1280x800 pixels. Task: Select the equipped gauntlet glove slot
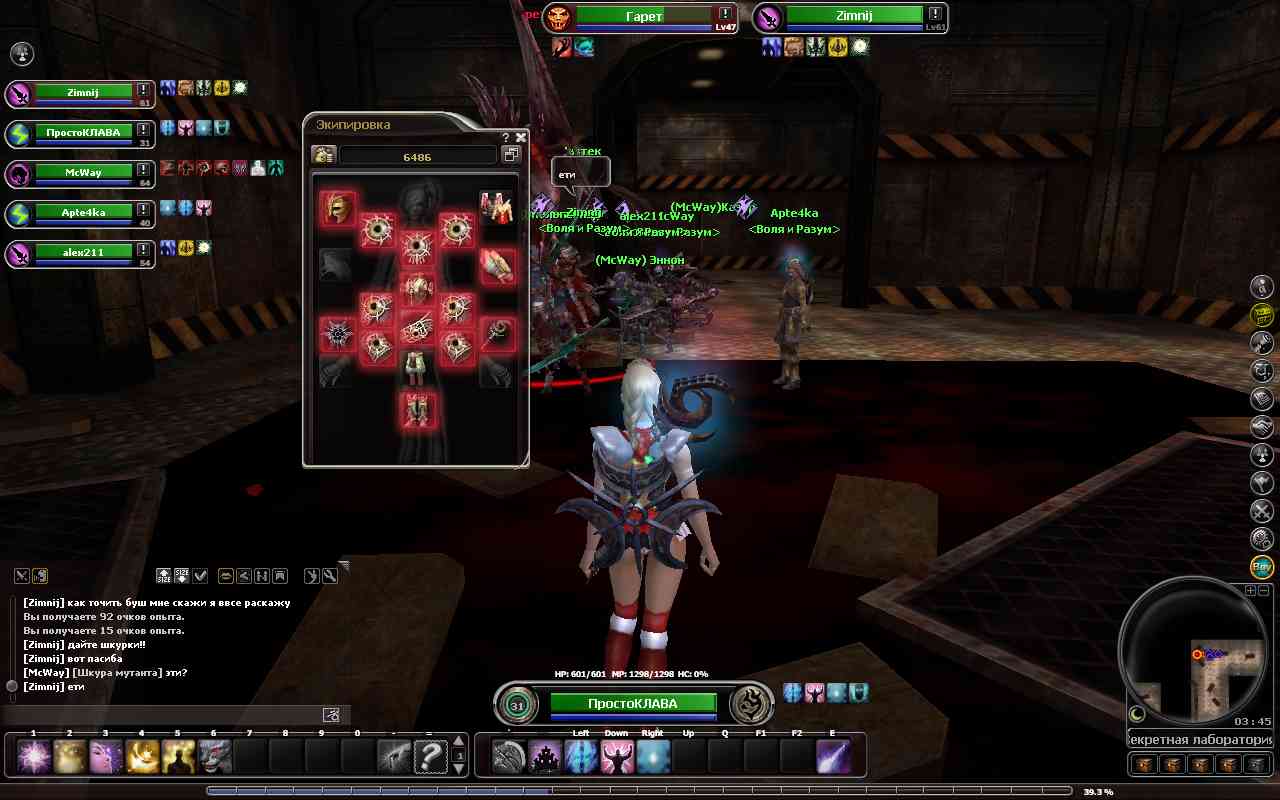pos(497,264)
